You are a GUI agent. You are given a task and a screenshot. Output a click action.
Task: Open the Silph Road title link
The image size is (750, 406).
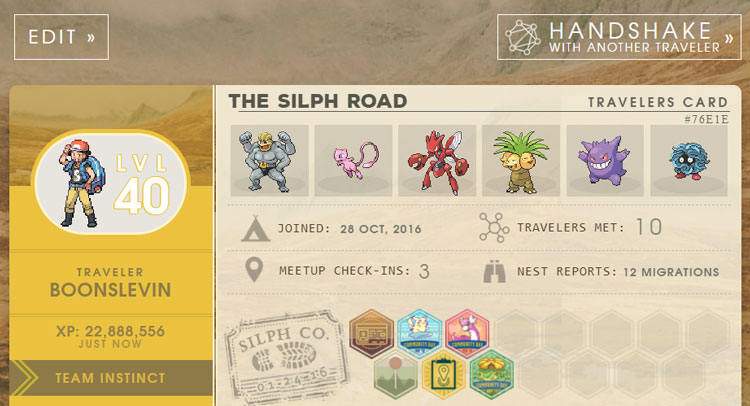(318, 101)
